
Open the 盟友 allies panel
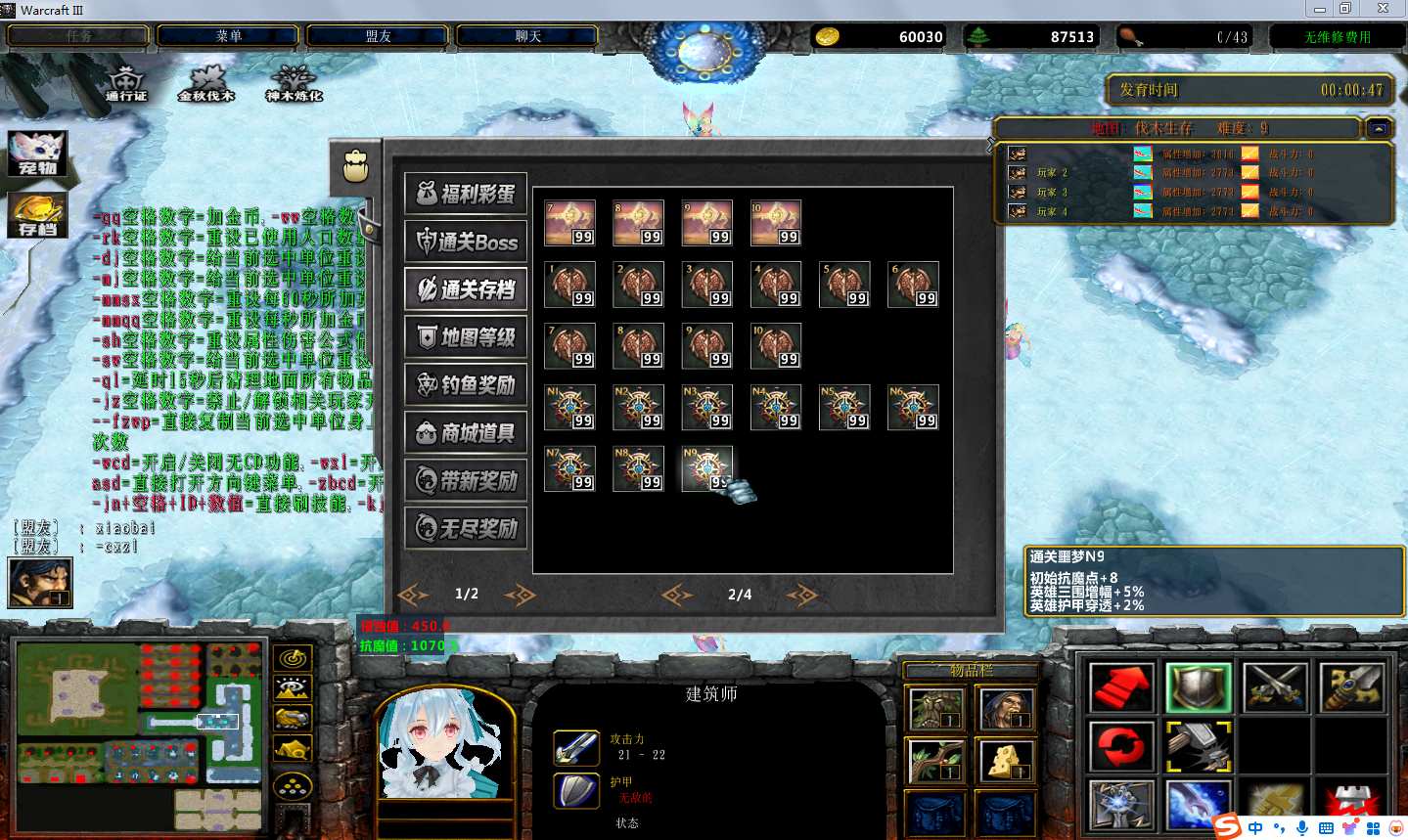tap(378, 36)
